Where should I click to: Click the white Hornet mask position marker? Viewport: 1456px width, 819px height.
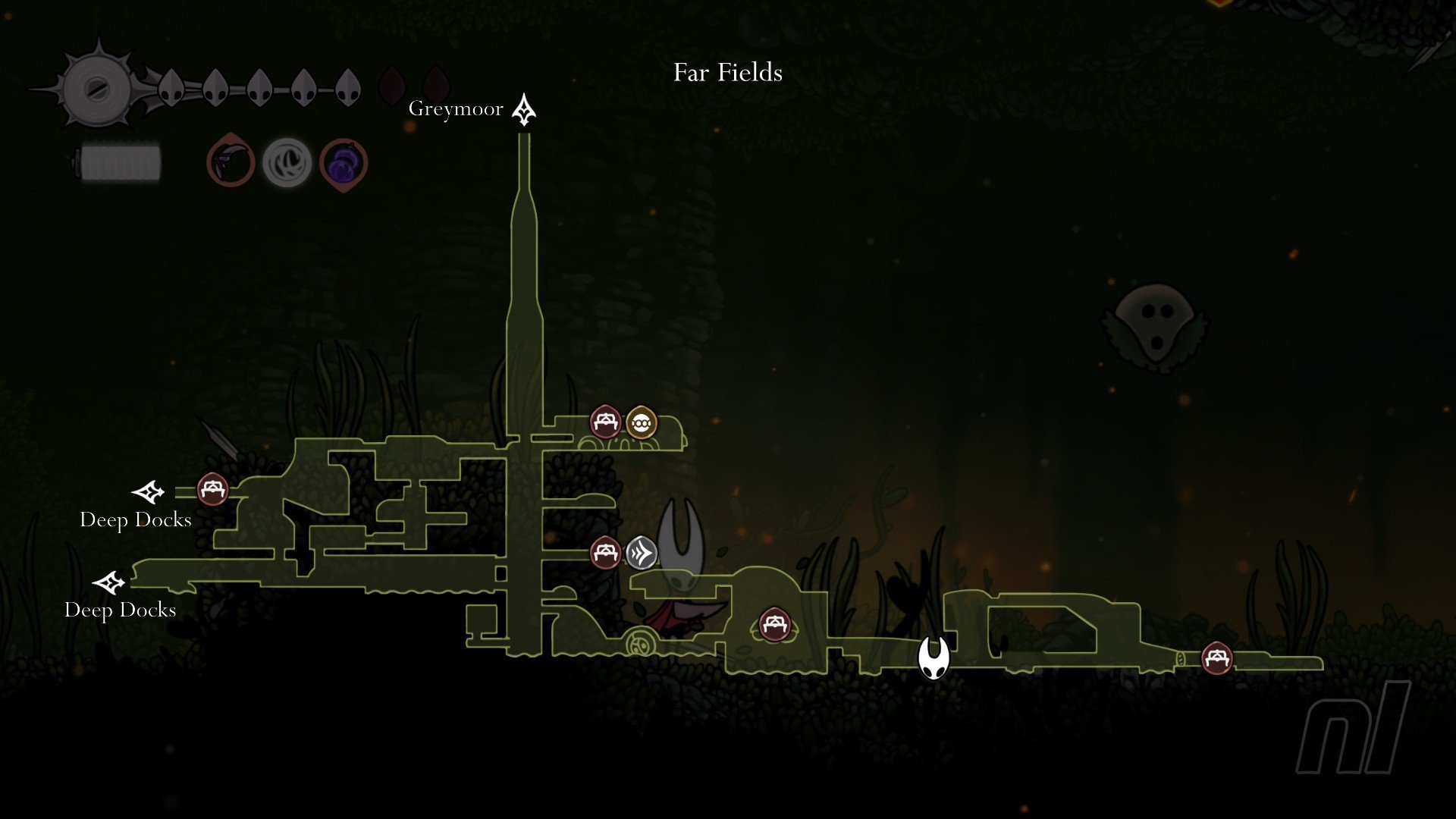click(934, 657)
